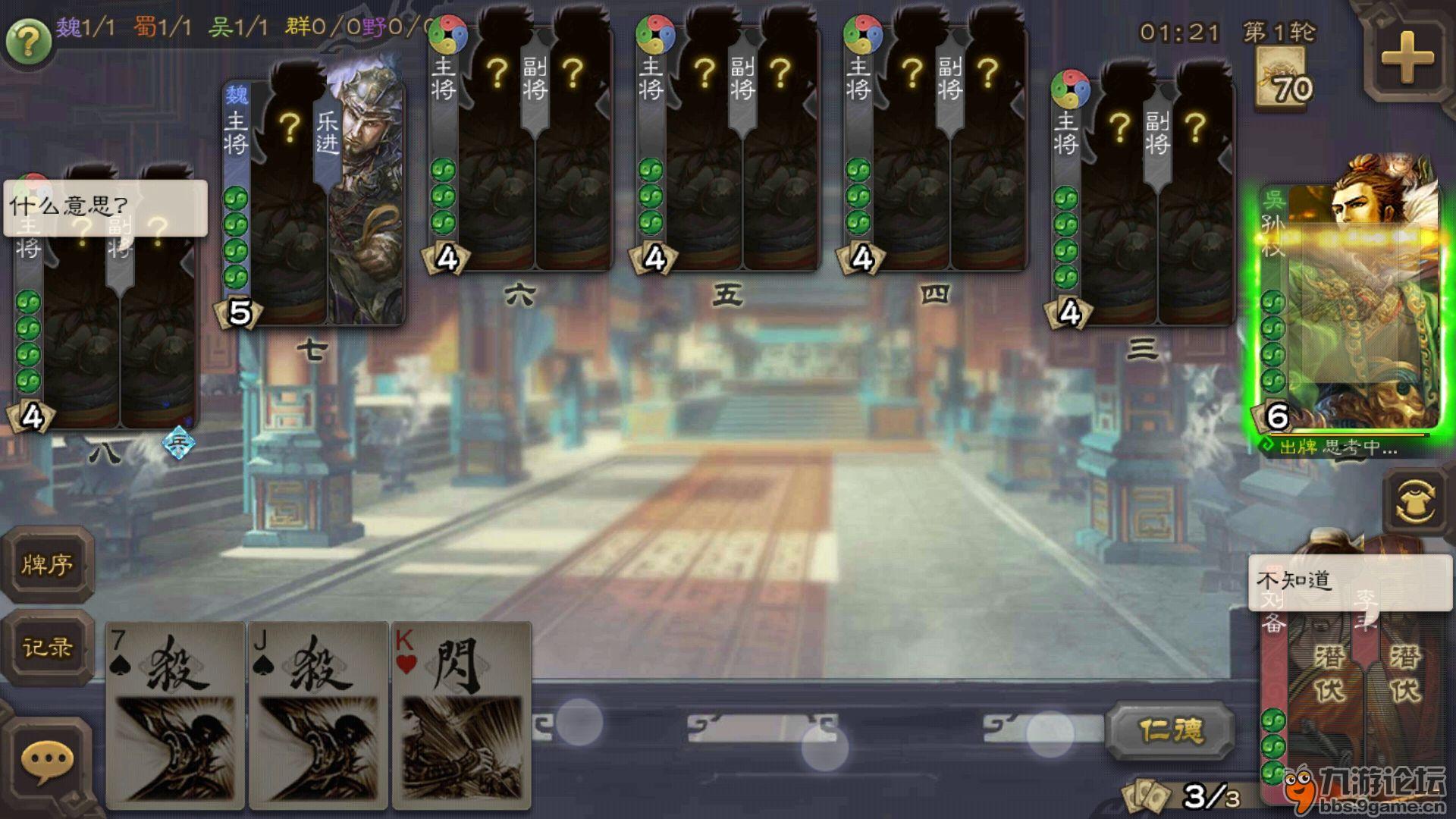The width and height of the screenshot is (1456, 819).
Task: Choose the King of hearts 闪 card
Action: click(x=461, y=713)
